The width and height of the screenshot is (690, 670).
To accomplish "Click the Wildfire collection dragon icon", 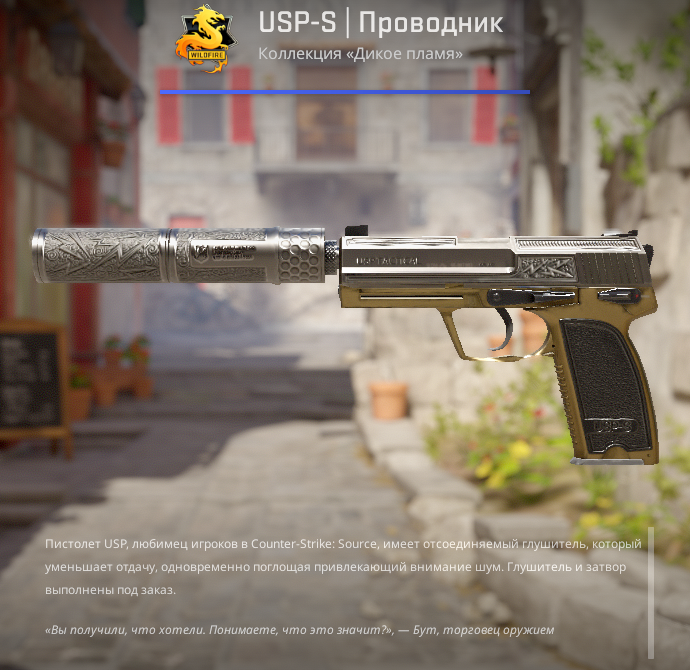I will pyautogui.click(x=204, y=39).
